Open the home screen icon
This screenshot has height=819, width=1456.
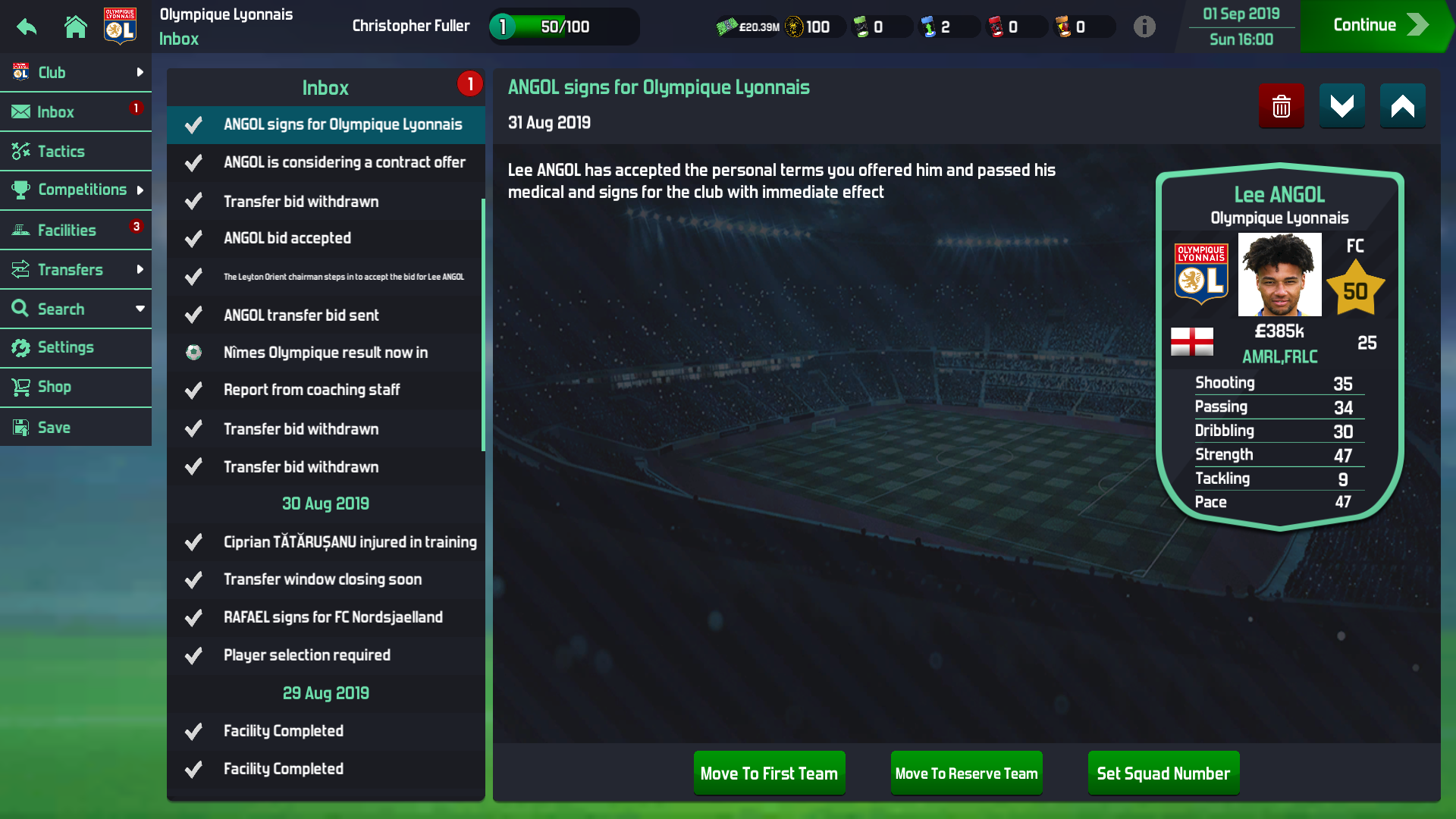pos(75,27)
